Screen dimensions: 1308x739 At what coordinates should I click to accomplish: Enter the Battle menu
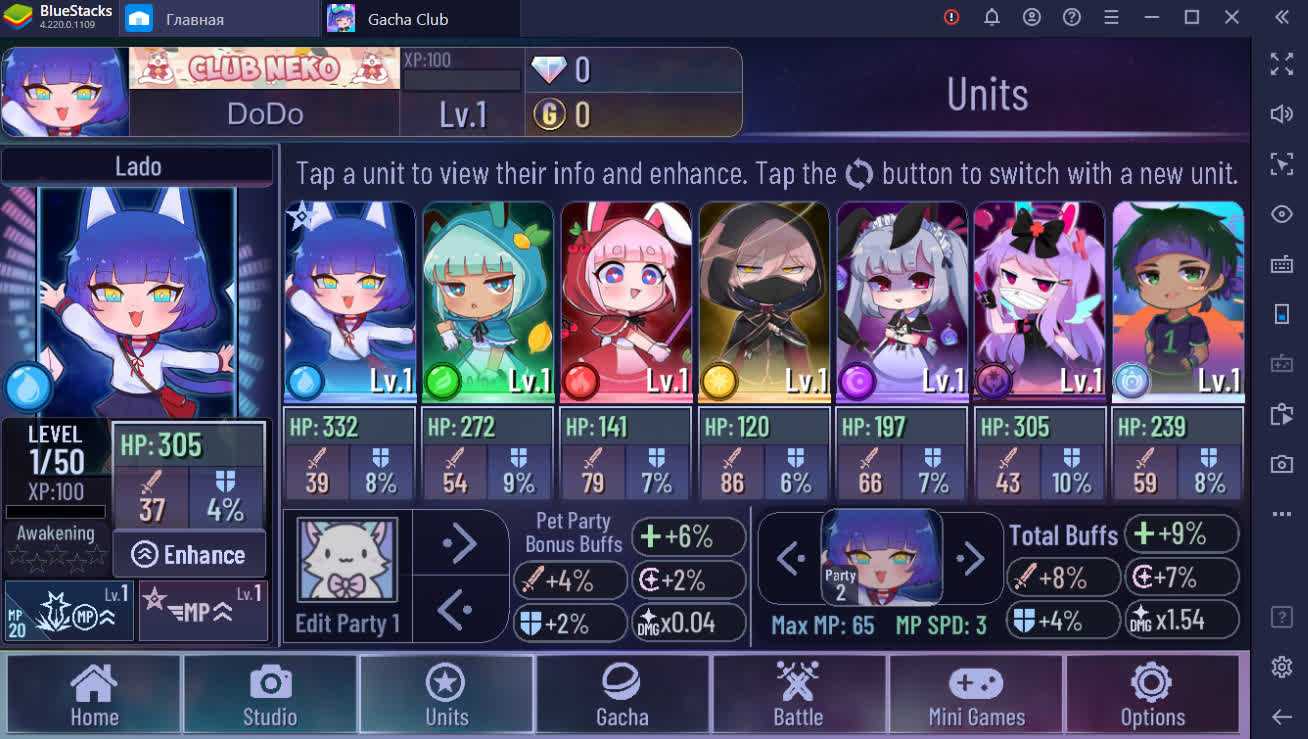(x=798, y=694)
